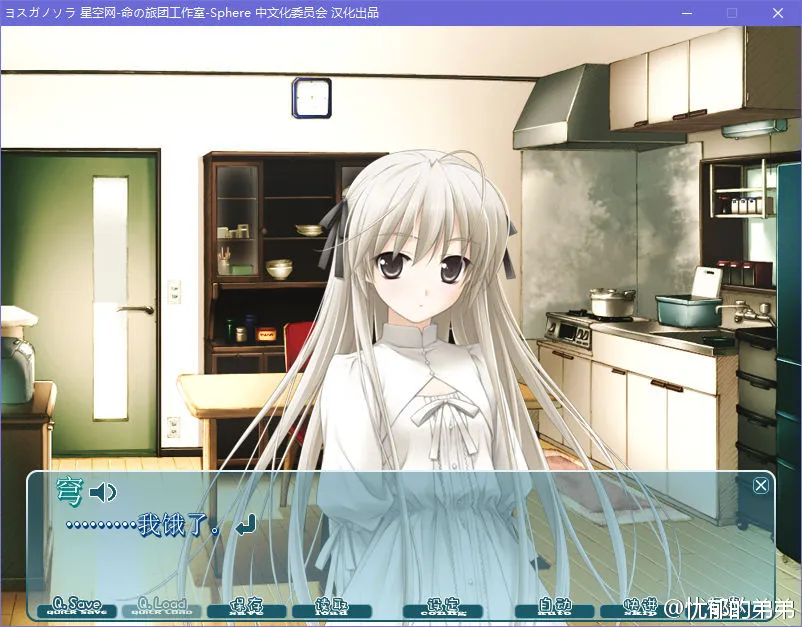
Task: Close the game window
Action: point(777,13)
